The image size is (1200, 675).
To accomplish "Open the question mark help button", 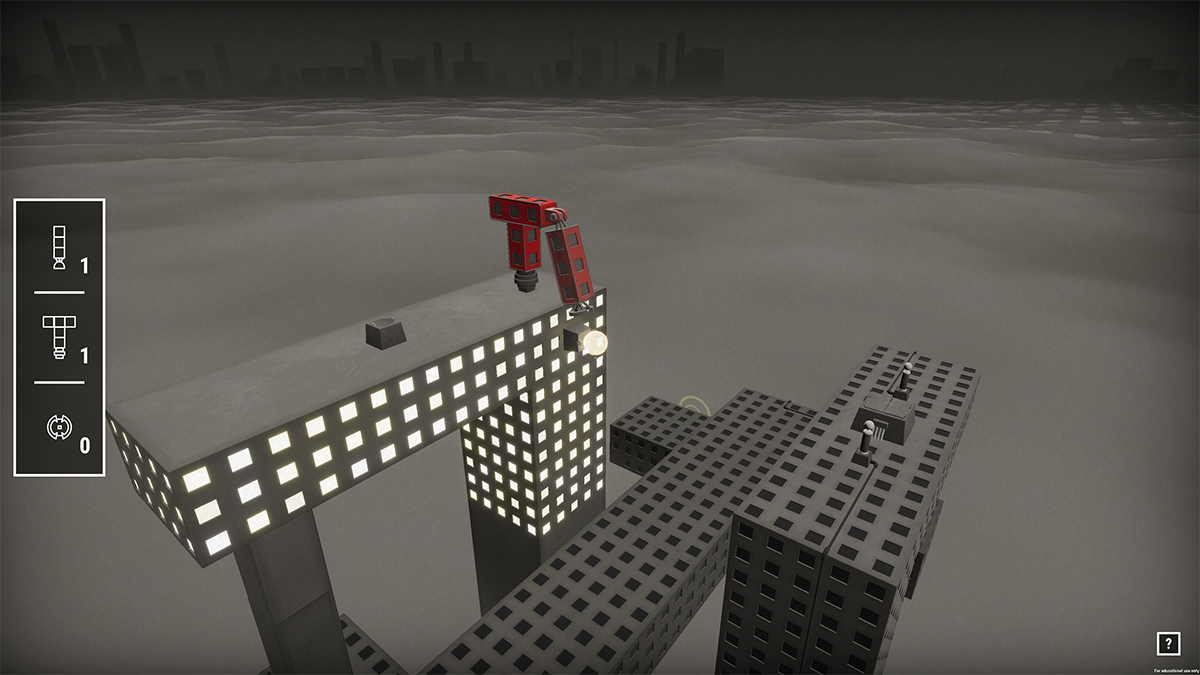I will click(x=1167, y=644).
